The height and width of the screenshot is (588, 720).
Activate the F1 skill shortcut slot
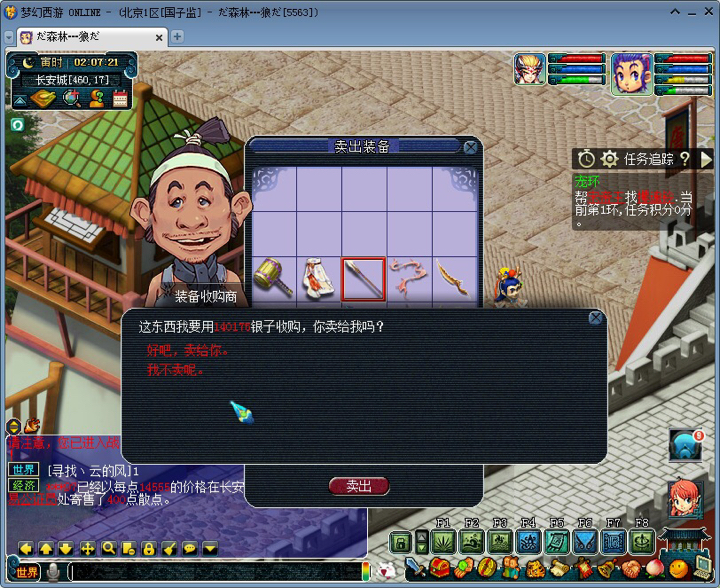point(444,541)
